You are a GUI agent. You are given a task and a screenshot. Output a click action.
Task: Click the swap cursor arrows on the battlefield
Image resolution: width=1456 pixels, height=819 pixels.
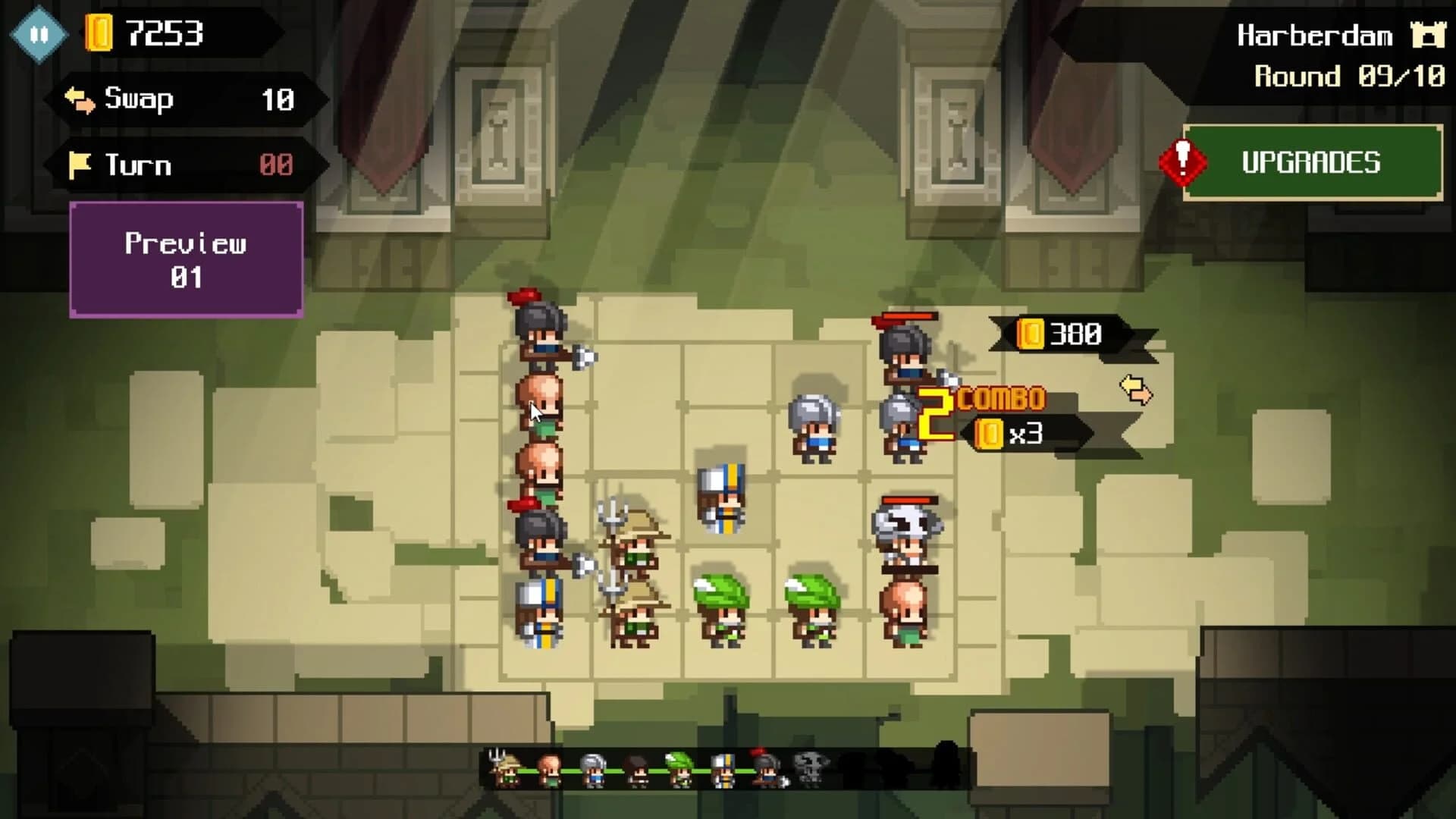pyautogui.click(x=1135, y=388)
